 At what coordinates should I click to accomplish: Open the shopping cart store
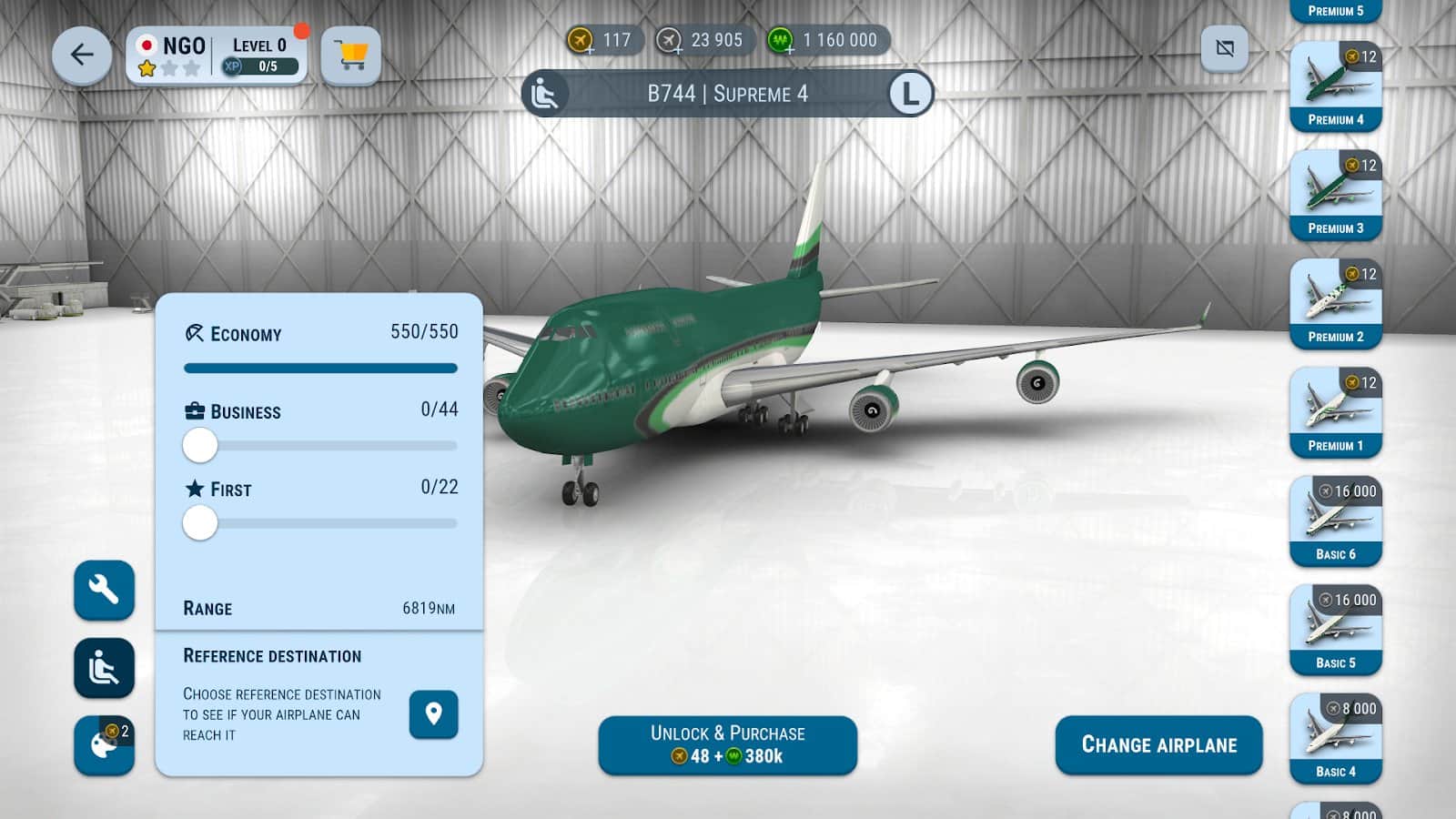click(x=350, y=56)
